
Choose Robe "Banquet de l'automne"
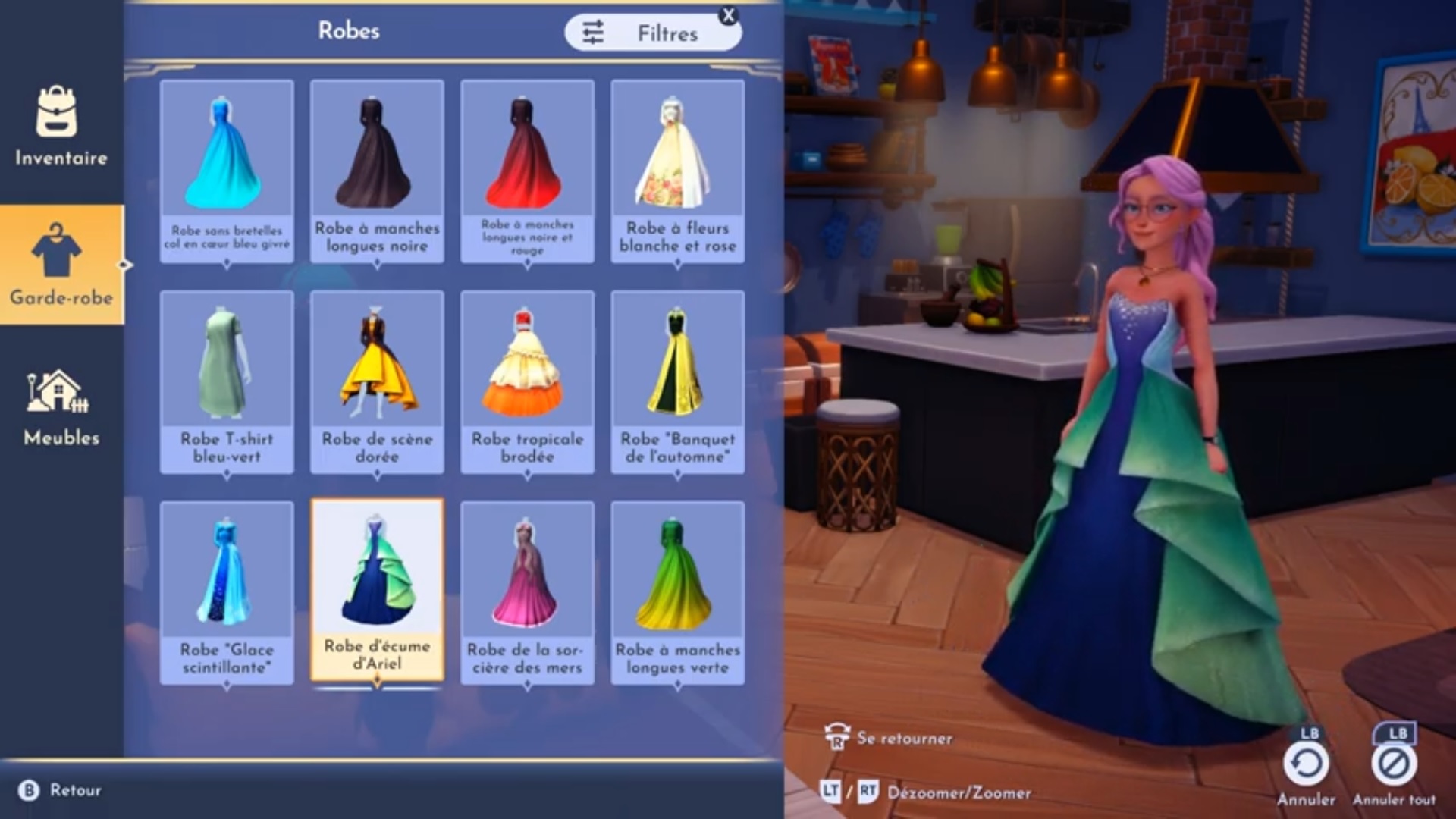[677, 381]
